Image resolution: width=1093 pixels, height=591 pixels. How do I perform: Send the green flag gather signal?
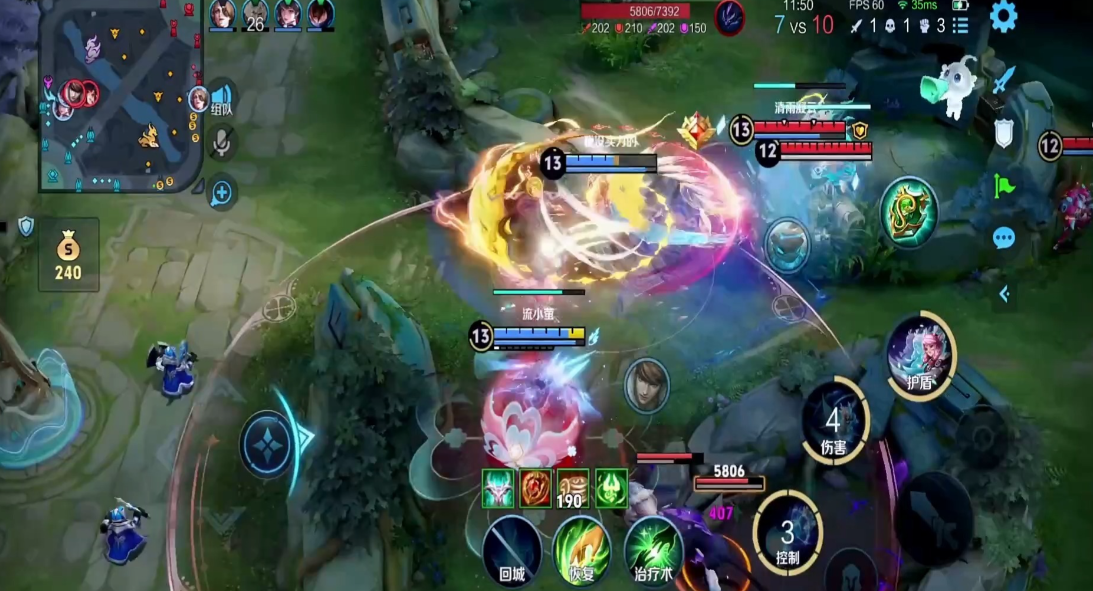click(x=1004, y=186)
